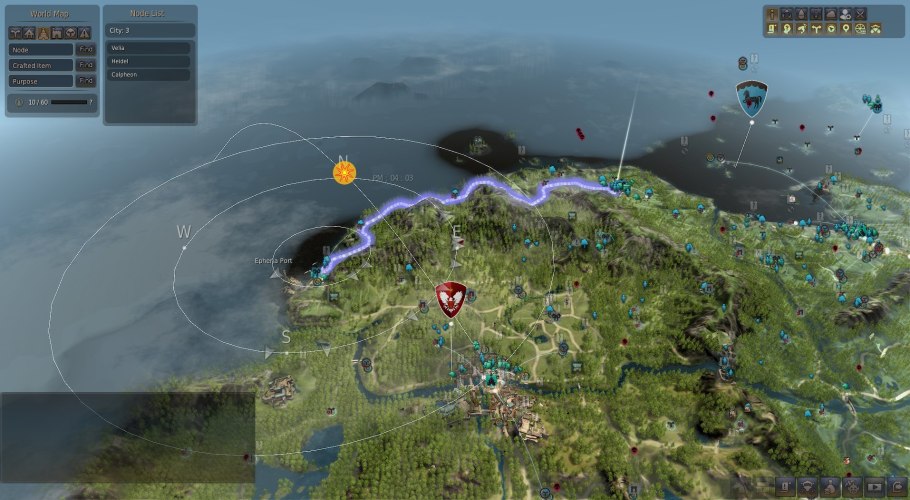910x500 pixels.
Task: Click the Crafted Item search field
Action: 41,64
